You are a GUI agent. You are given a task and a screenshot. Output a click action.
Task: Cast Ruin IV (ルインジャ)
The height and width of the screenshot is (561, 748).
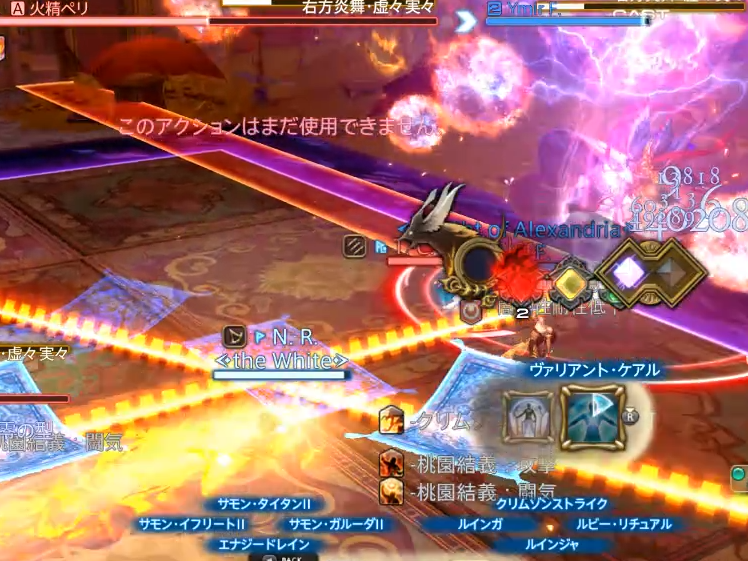tap(552, 545)
